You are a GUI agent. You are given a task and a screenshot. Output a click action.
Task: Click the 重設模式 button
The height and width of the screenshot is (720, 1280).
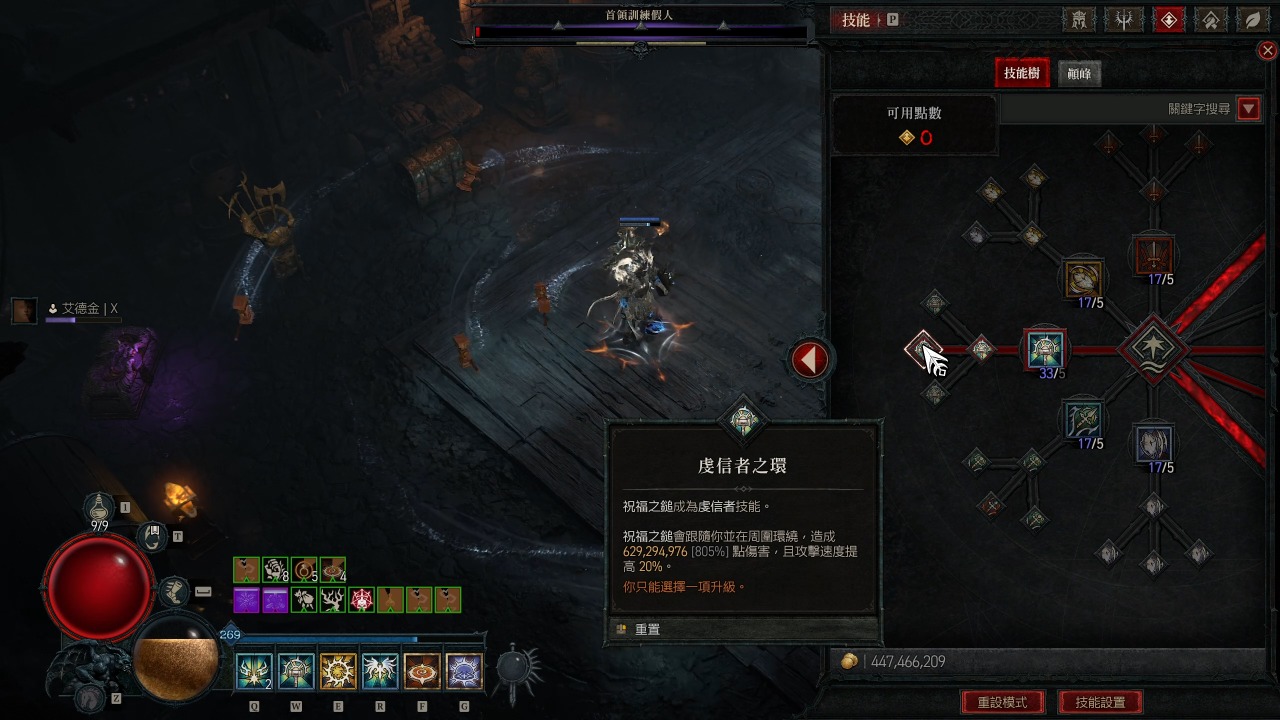pos(1001,702)
